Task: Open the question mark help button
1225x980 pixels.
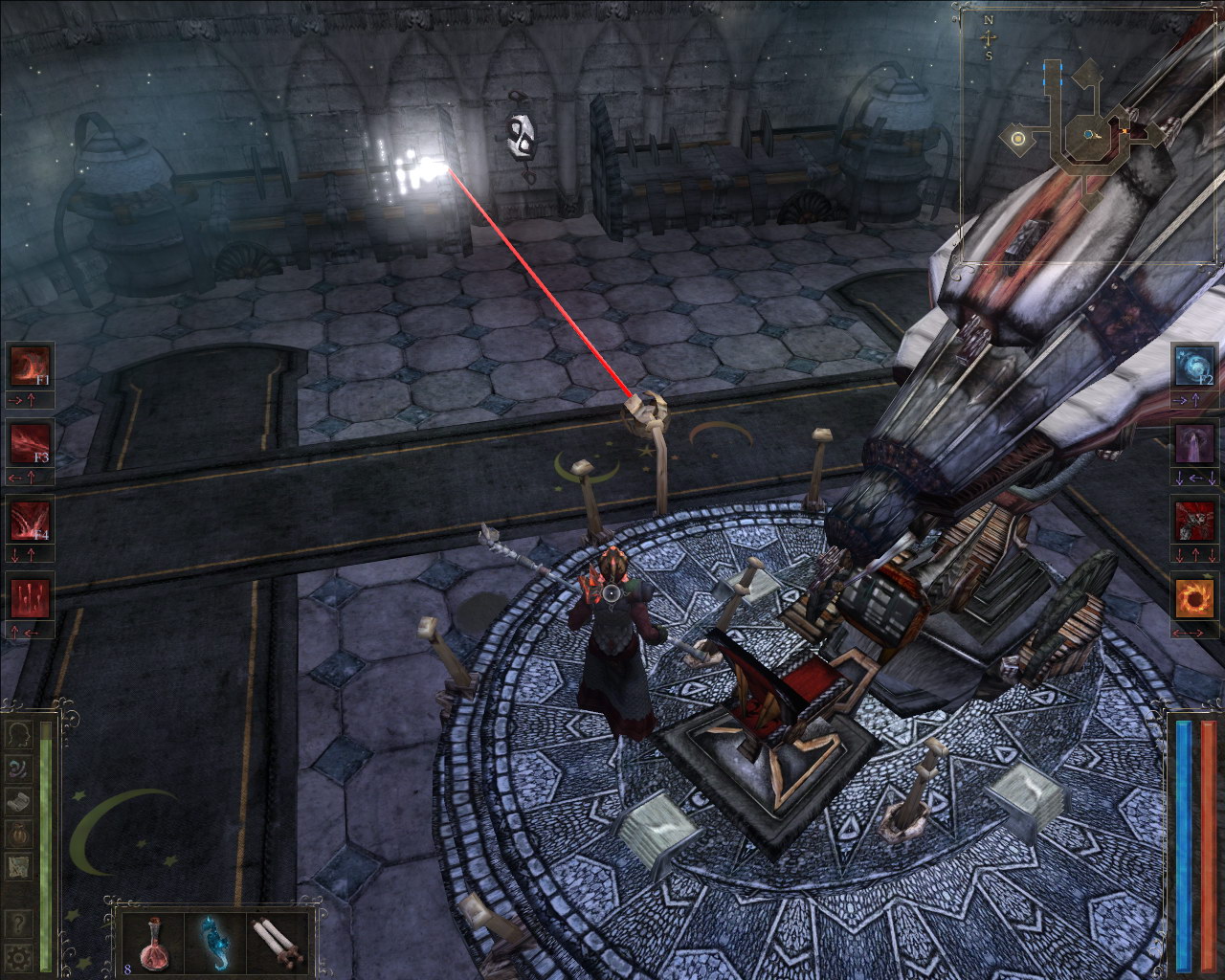Action: point(17,924)
